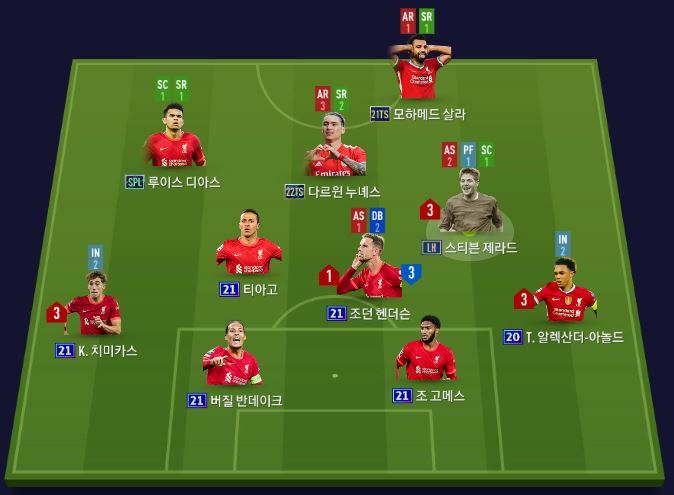Viewport: 674px width, 495px height.
Task: Pick T. Alexander-Arnold's card
Action: [x=564, y=293]
